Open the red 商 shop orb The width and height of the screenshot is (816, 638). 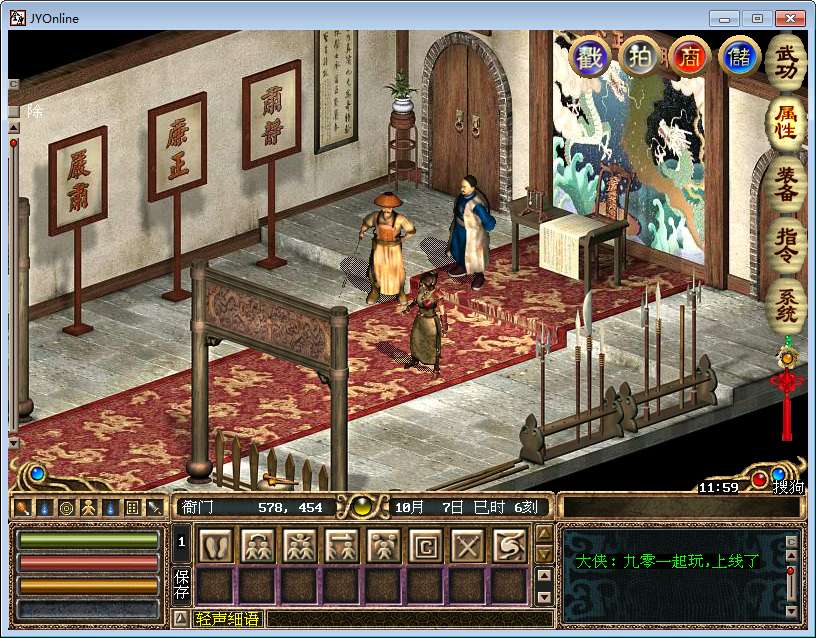690,56
